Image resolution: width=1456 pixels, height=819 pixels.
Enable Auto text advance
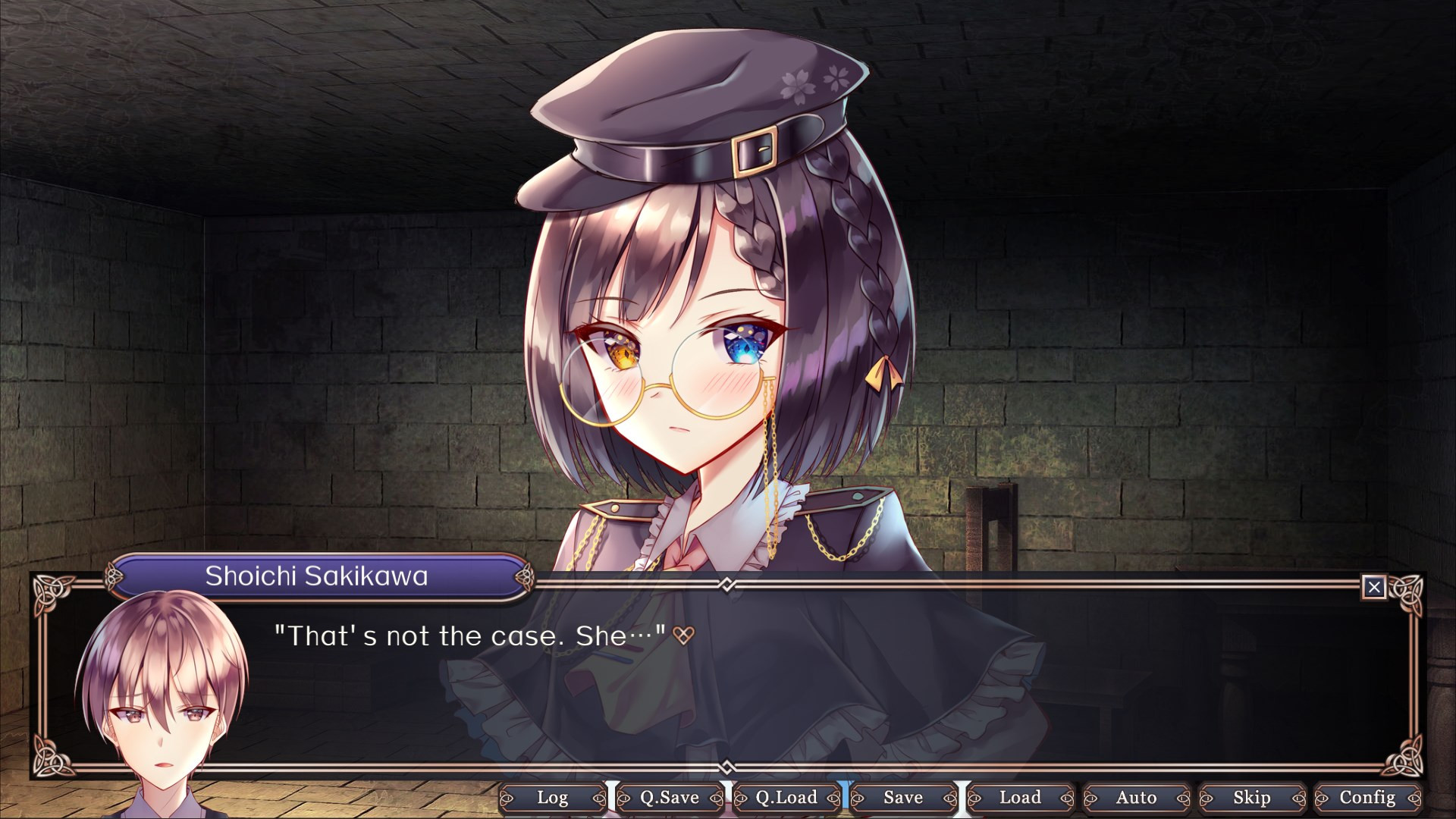coord(1136,798)
